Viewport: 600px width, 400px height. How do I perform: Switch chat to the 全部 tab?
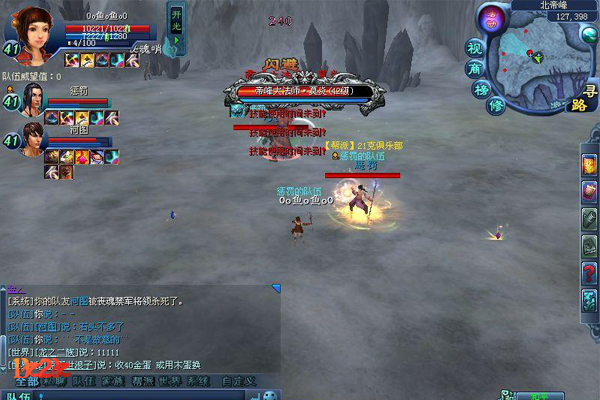[27, 381]
